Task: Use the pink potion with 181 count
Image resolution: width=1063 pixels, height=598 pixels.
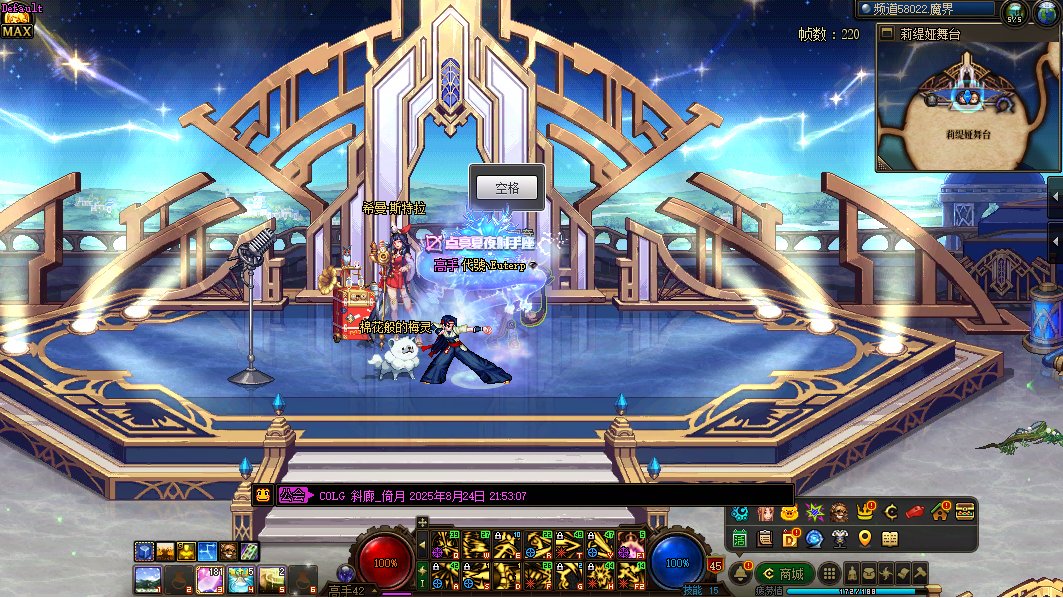Action: (x=209, y=578)
